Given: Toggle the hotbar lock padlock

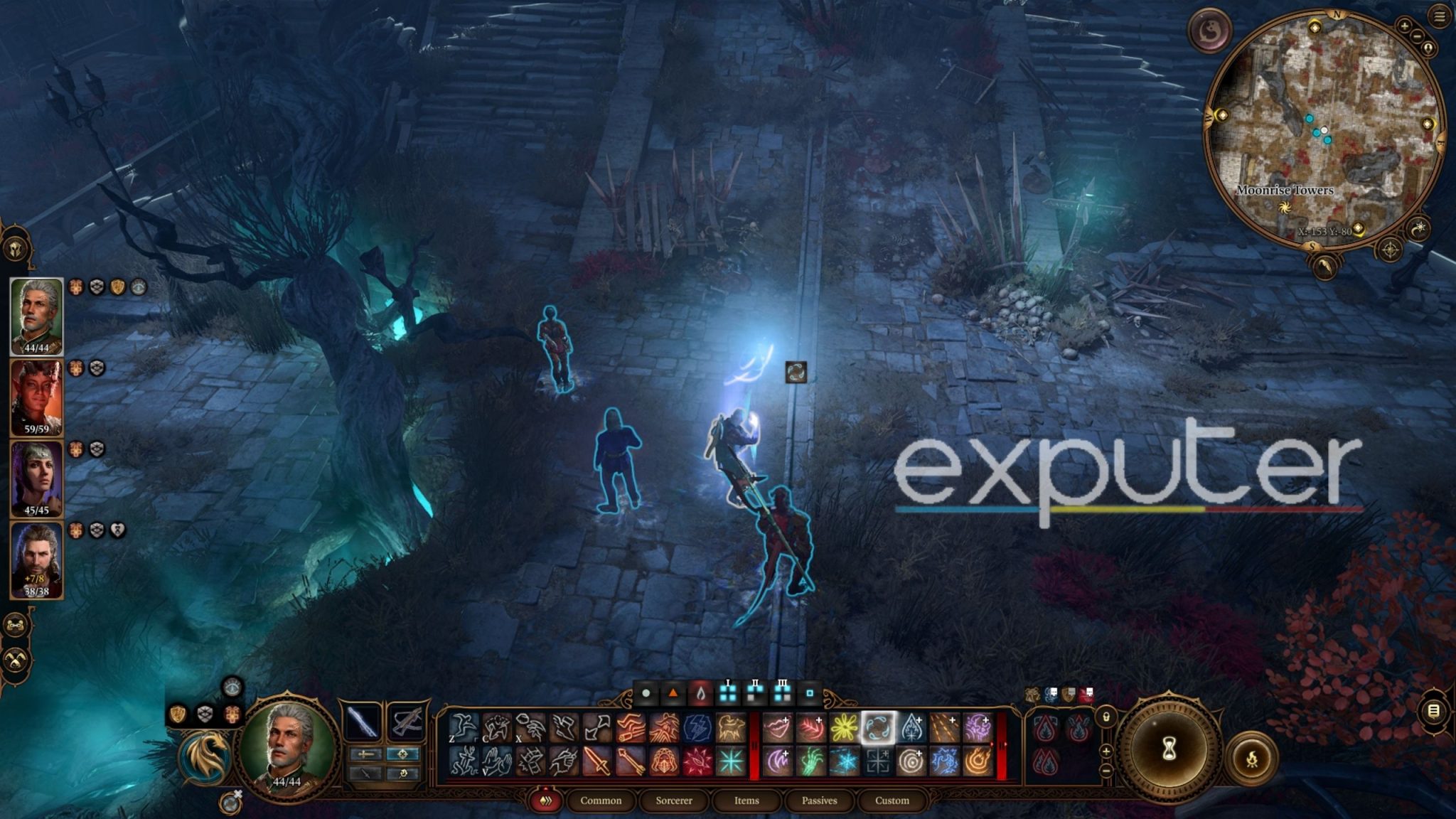Looking at the screenshot, I should 1106,717.
